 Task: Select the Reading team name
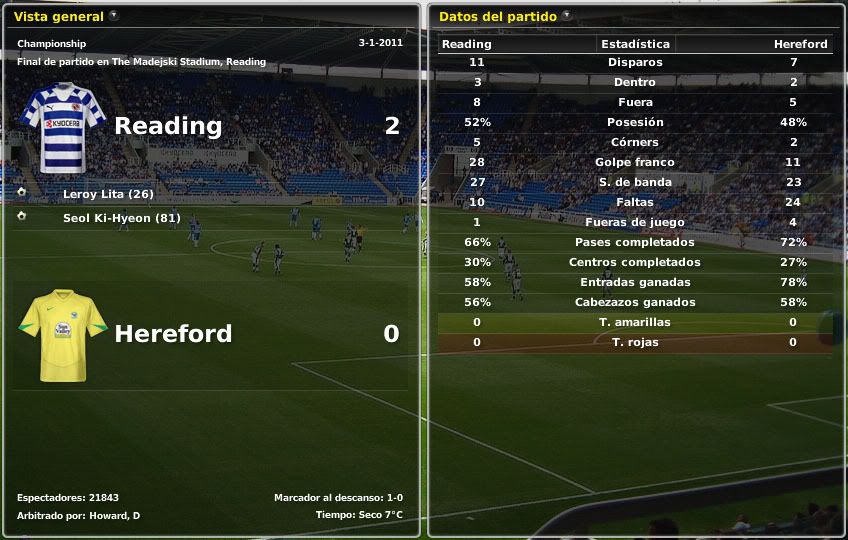click(x=168, y=126)
